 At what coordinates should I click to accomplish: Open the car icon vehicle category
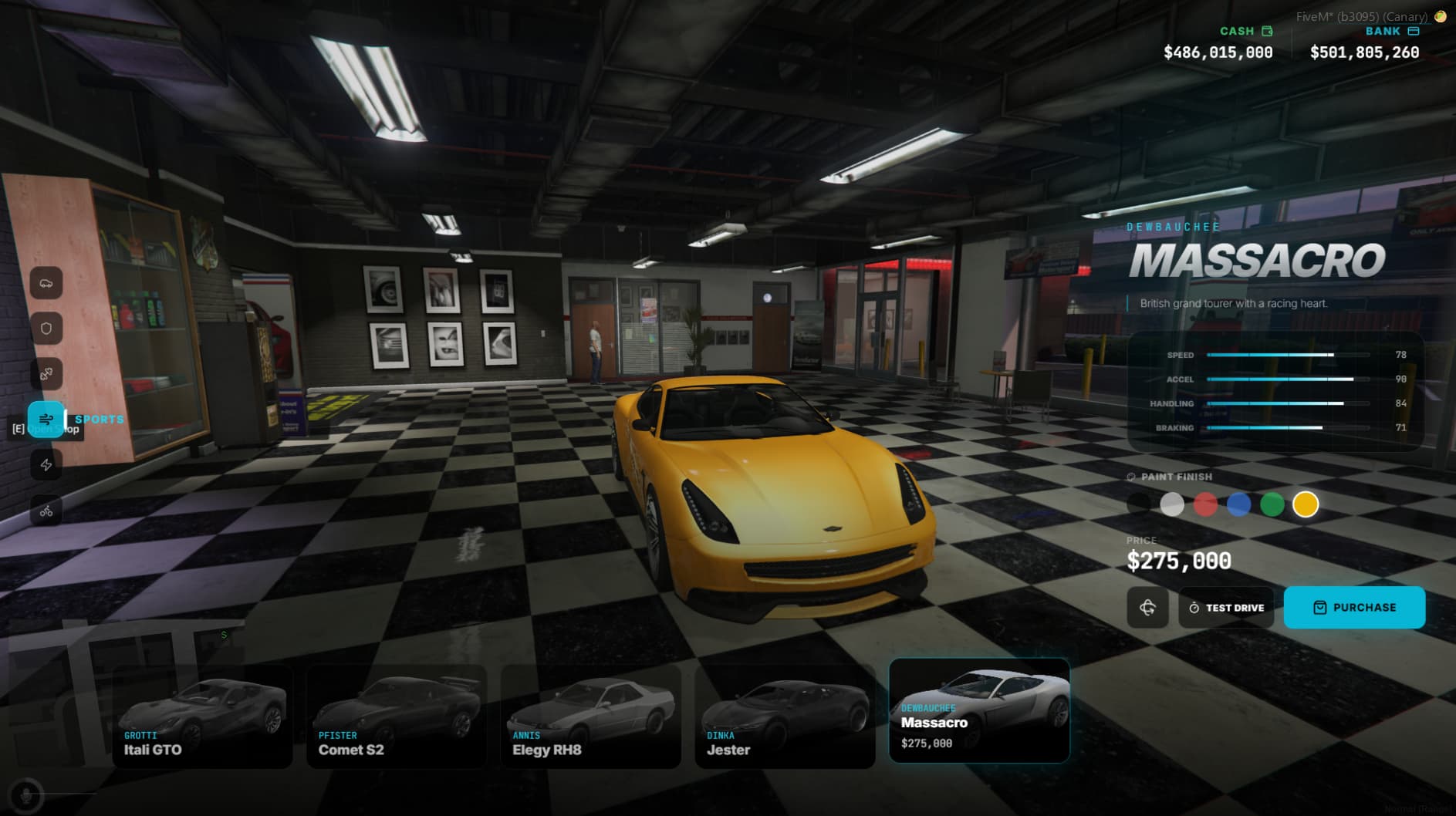click(46, 283)
